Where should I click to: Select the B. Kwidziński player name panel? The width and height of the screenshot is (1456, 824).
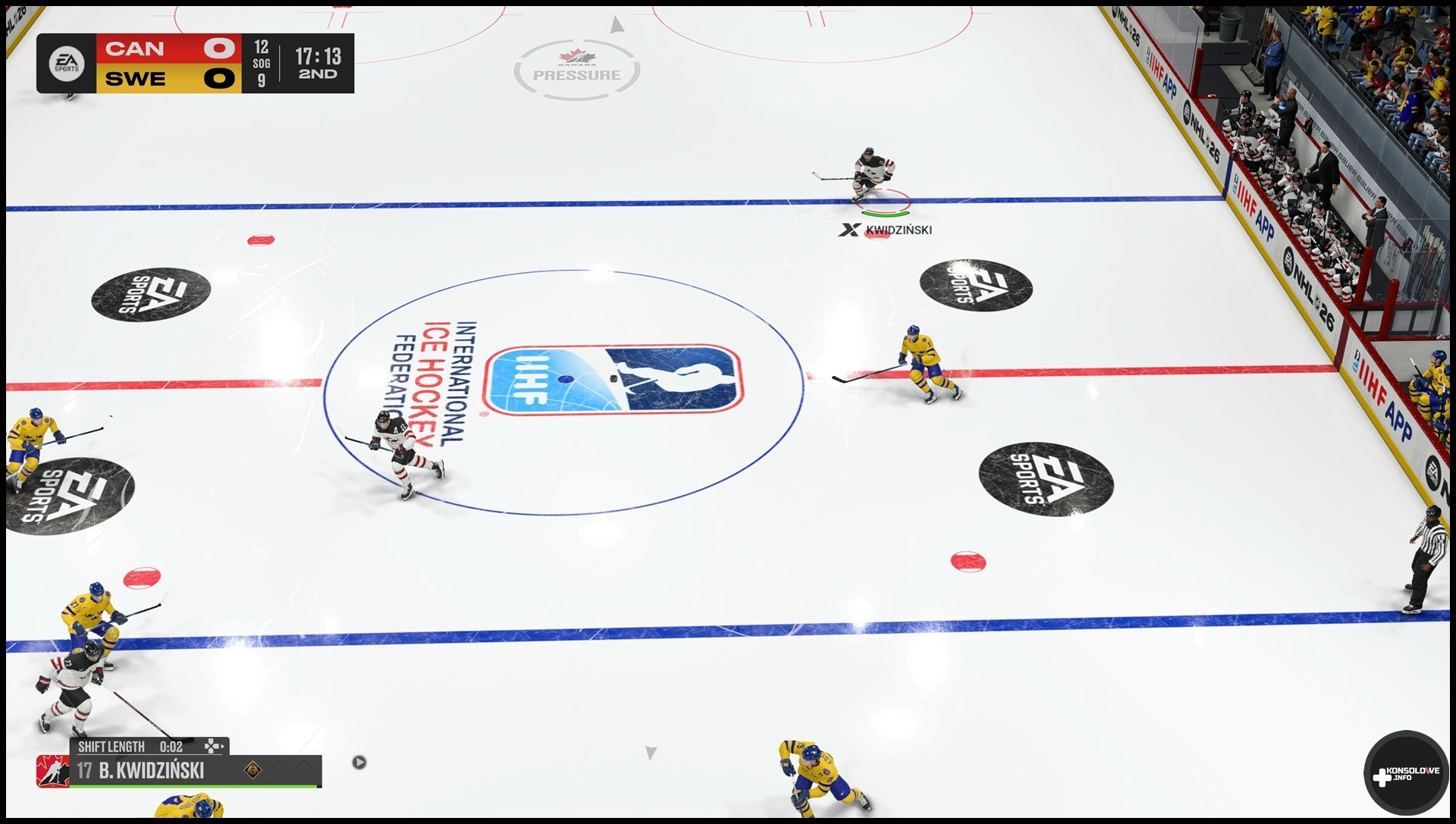[x=152, y=771]
